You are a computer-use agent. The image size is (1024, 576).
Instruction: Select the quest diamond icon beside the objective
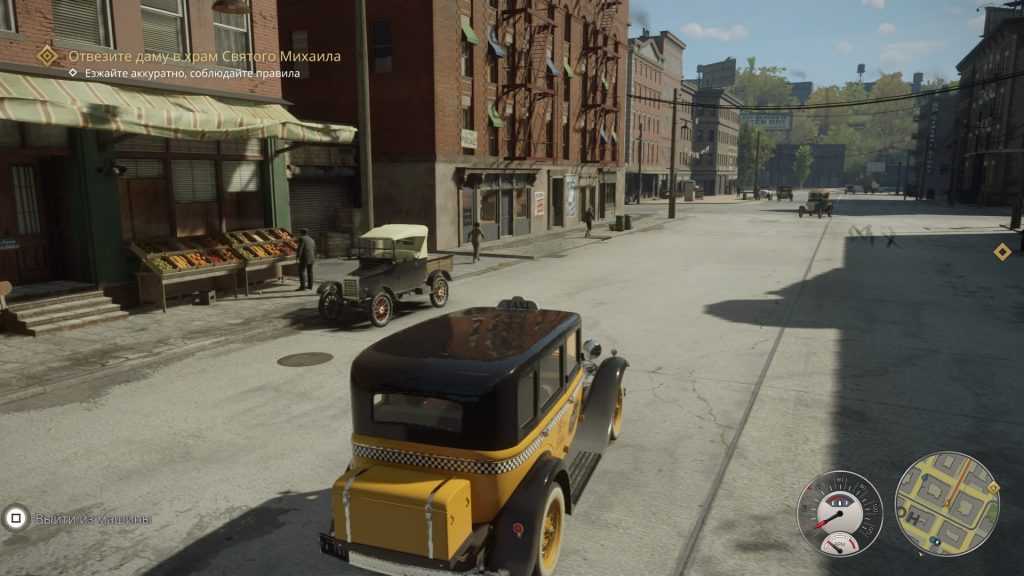pyautogui.click(x=47, y=56)
